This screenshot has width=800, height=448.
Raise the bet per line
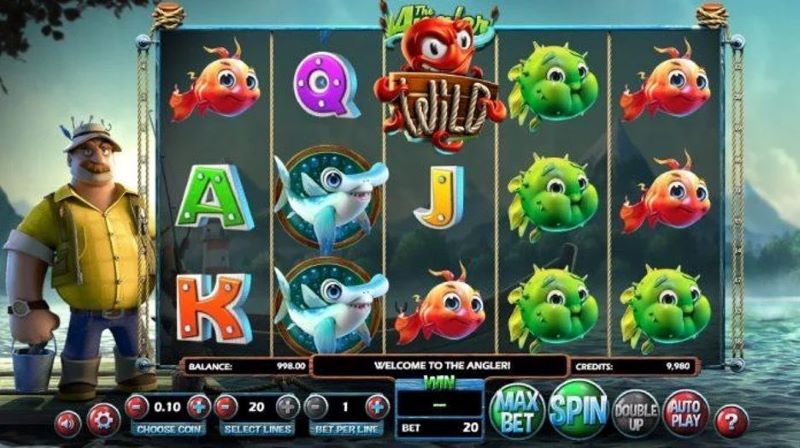[x=377, y=406]
